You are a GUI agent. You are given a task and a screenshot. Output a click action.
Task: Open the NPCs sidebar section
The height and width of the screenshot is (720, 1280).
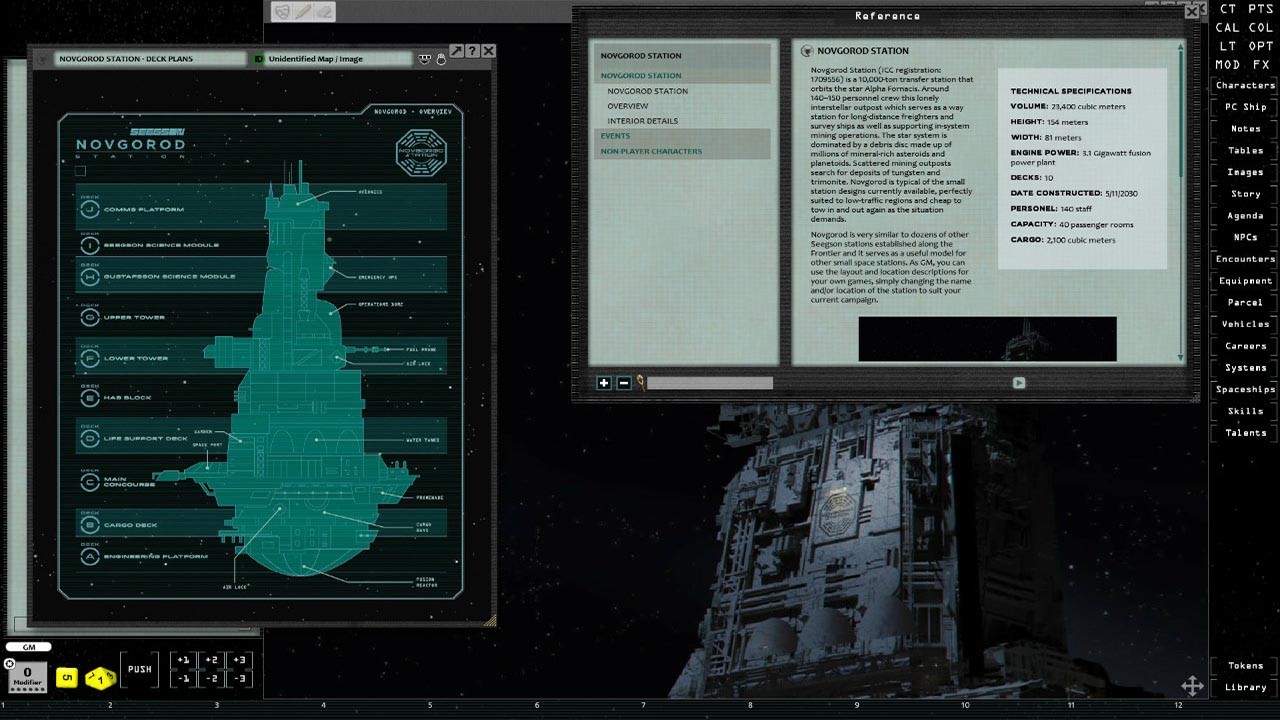pos(1244,237)
